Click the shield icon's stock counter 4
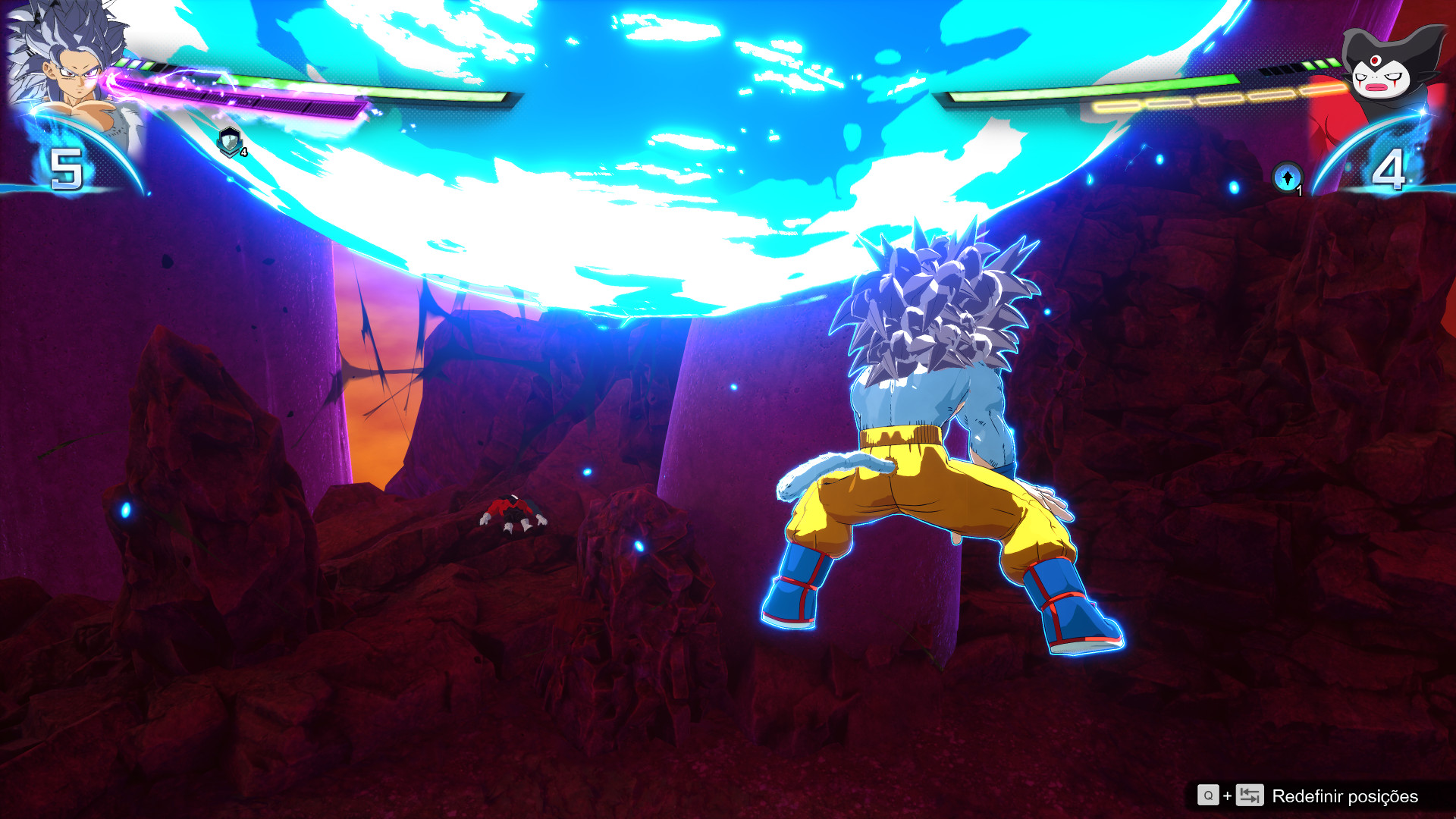The width and height of the screenshot is (1456, 819). pos(243,151)
